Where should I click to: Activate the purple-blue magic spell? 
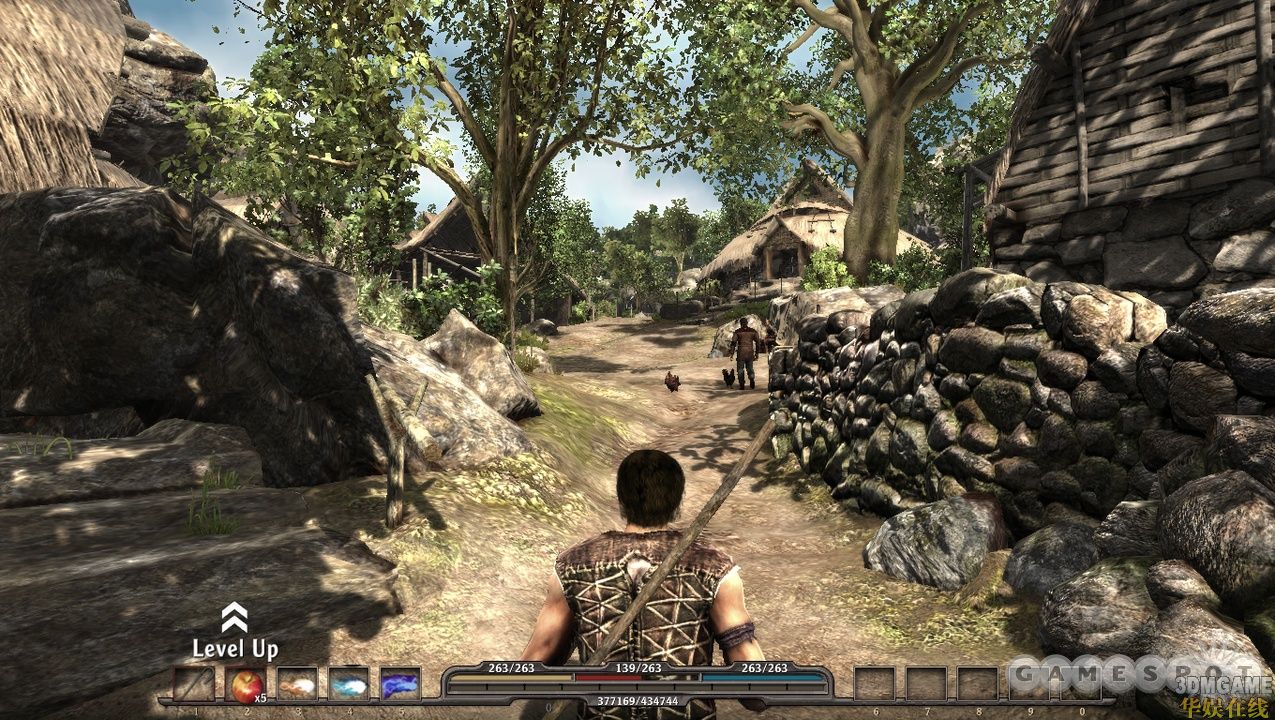400,684
